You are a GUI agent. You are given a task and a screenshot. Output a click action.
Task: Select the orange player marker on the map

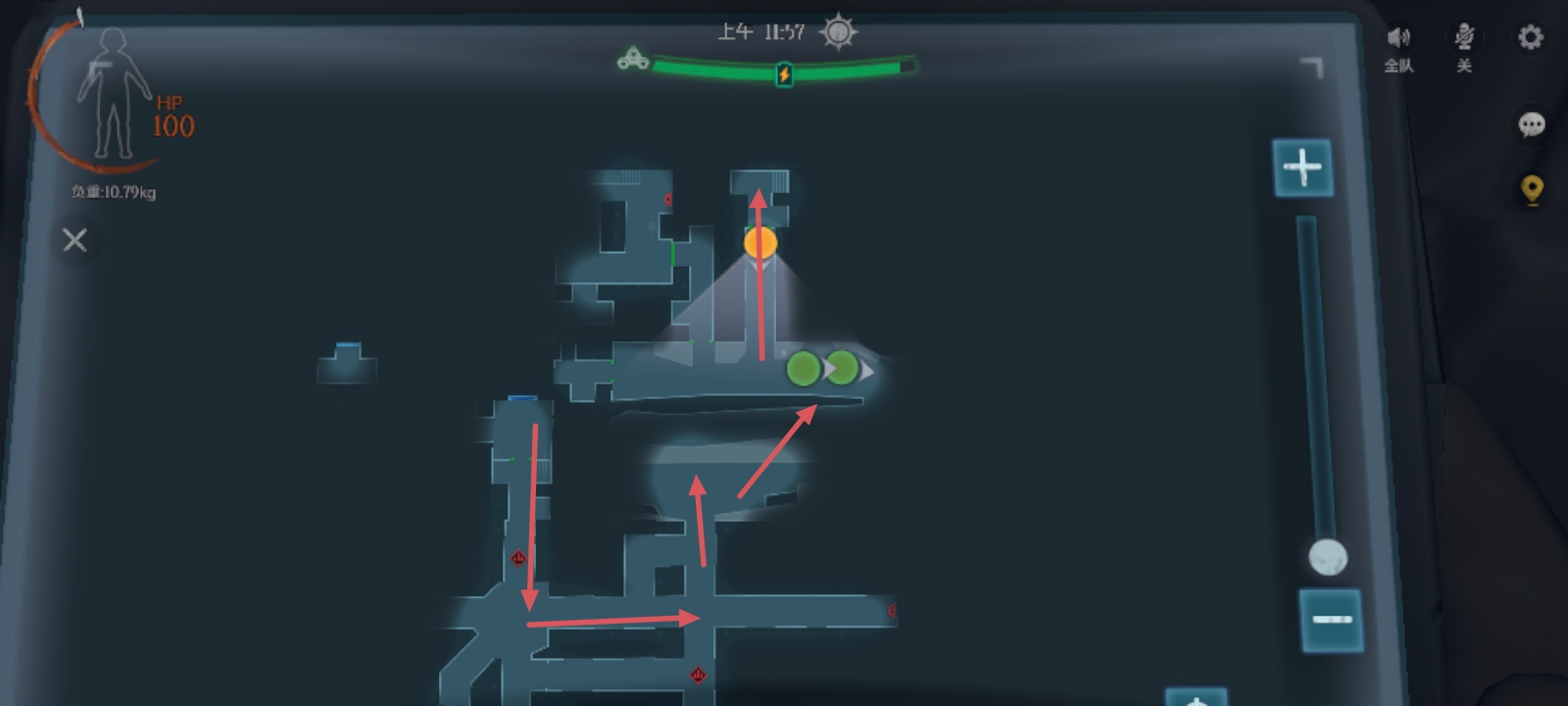pyautogui.click(x=760, y=242)
